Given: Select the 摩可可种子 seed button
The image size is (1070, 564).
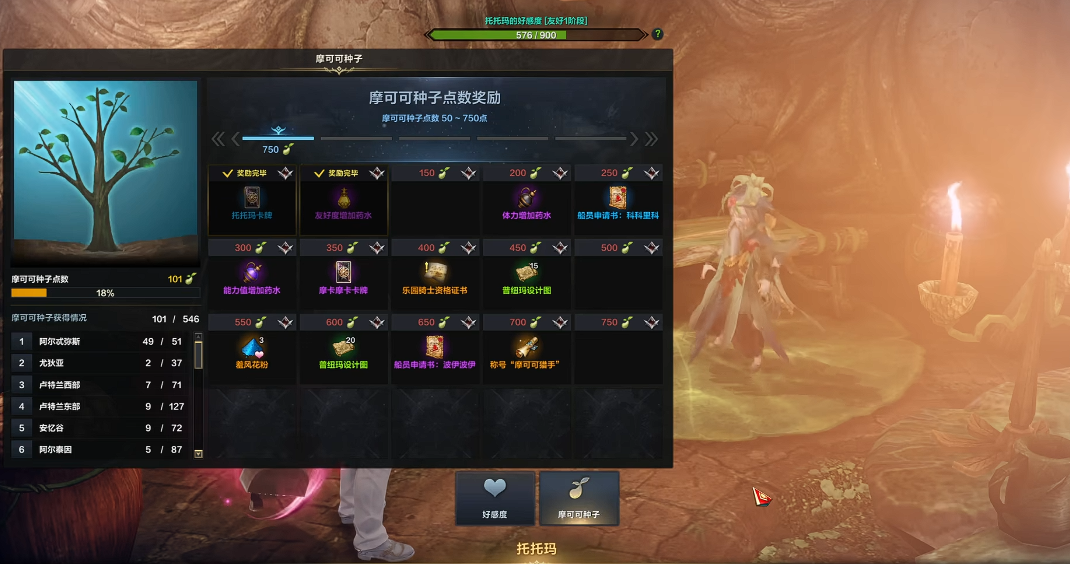Looking at the screenshot, I should (579, 498).
